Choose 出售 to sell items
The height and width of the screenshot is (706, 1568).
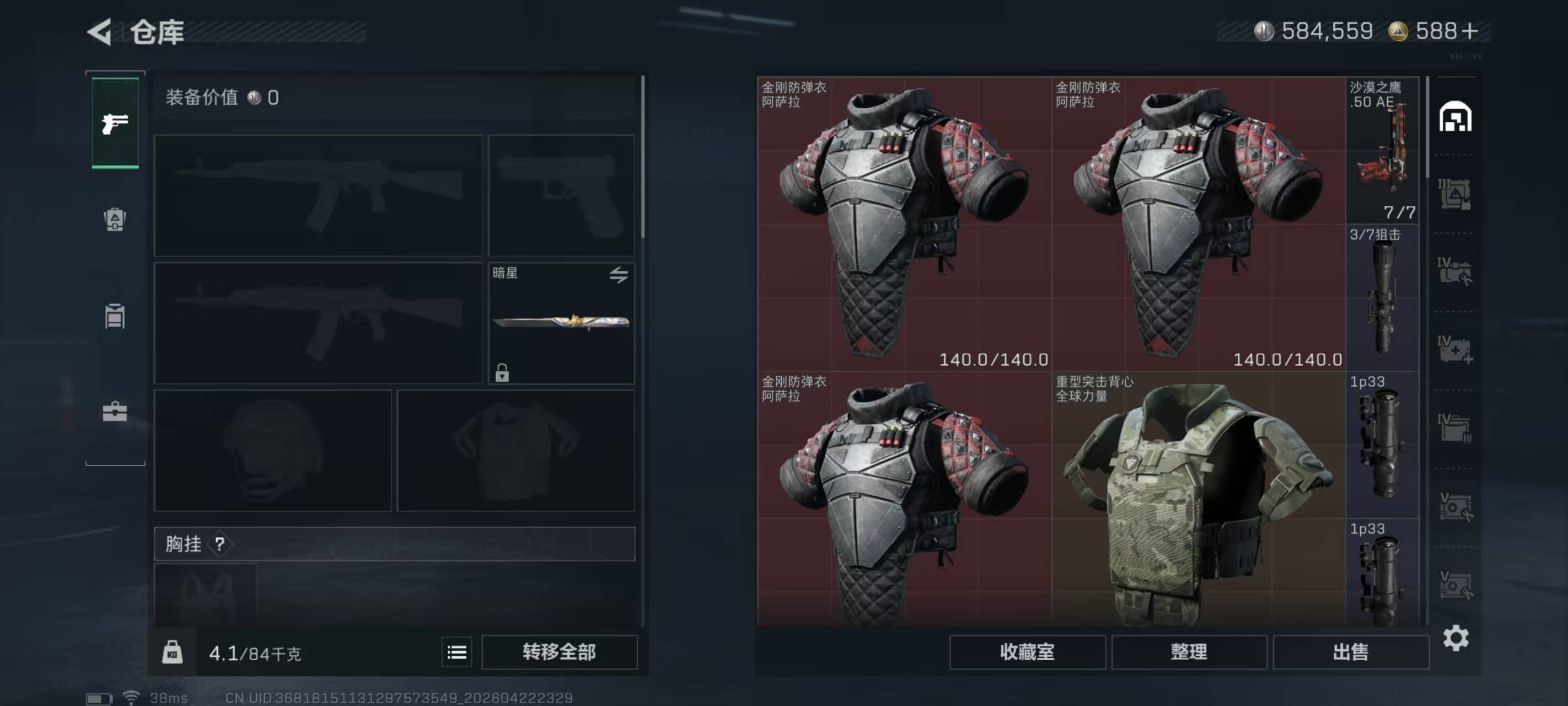coord(1350,652)
